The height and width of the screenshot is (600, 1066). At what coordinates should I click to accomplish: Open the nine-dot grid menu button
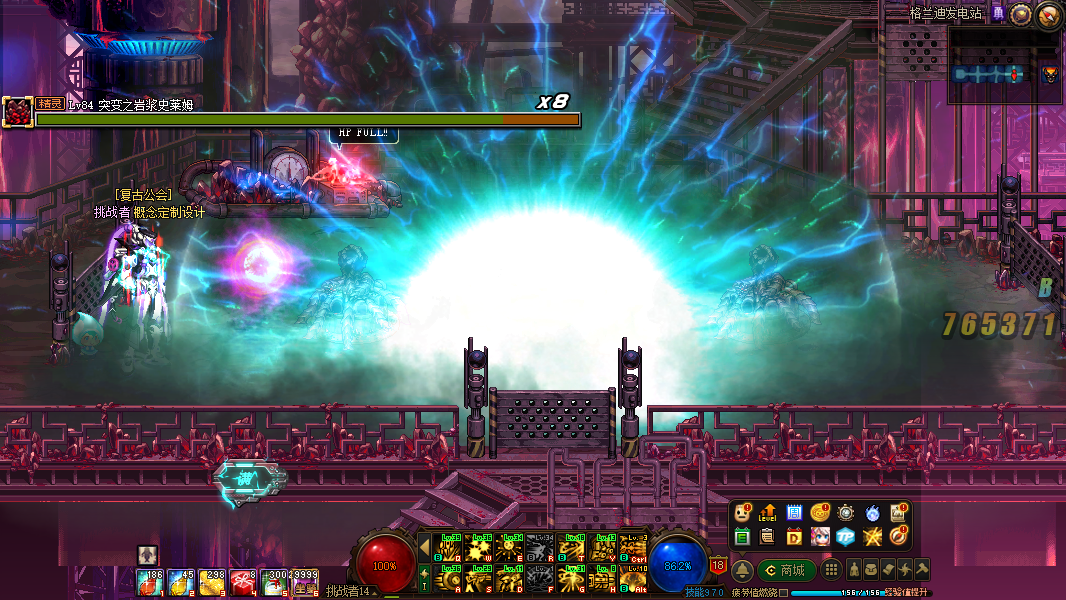coord(831,570)
